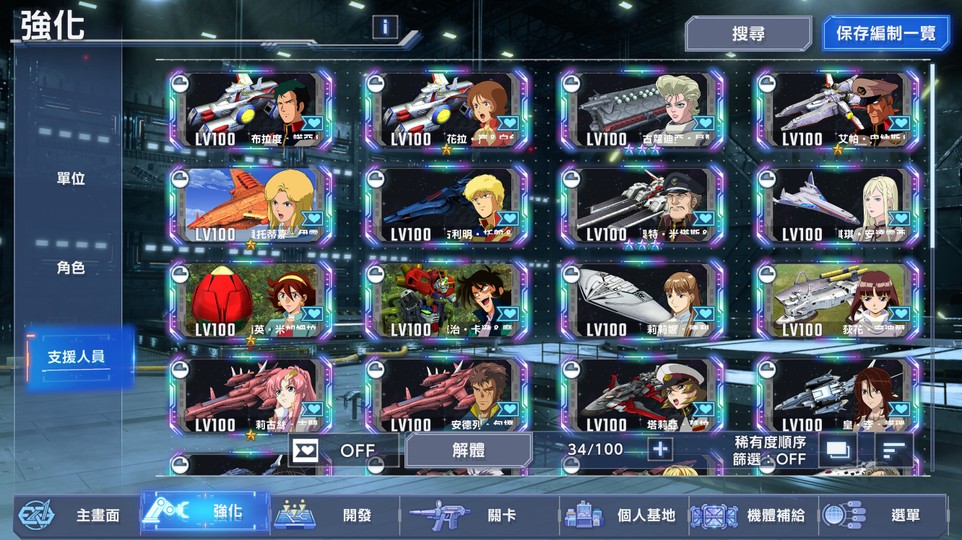This screenshot has height=540, width=962.
Task: Select the 支援人員 tab
Action: click(x=77, y=356)
